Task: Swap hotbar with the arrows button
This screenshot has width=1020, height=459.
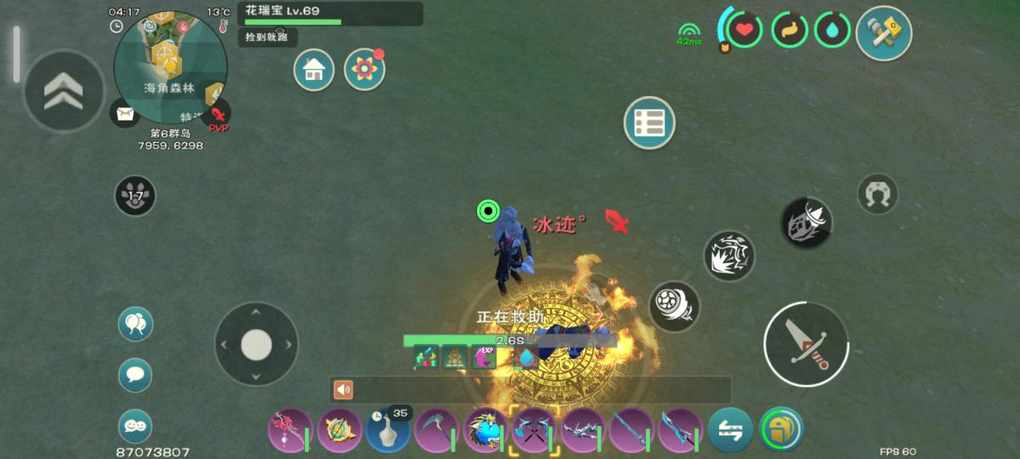Action: [x=731, y=431]
